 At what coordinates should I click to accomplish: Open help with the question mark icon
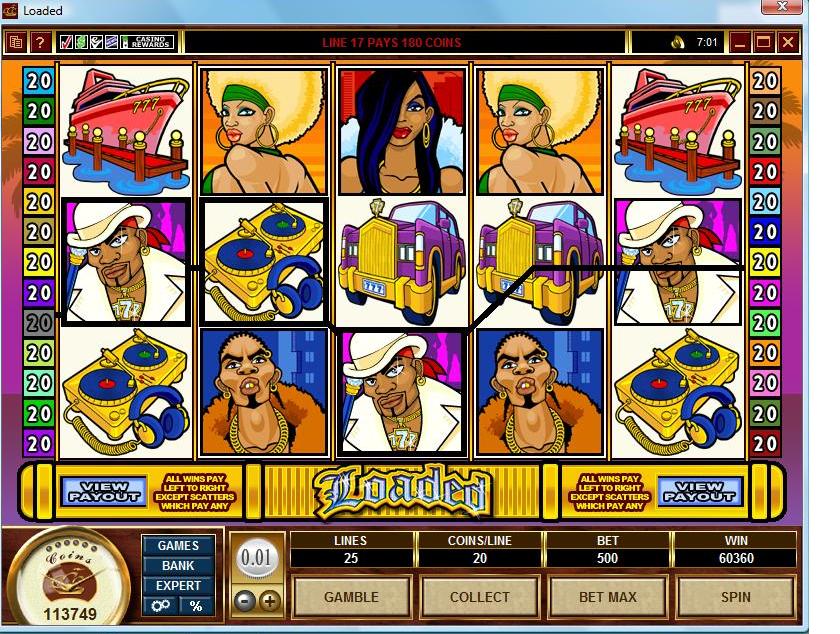pyautogui.click(x=40, y=43)
